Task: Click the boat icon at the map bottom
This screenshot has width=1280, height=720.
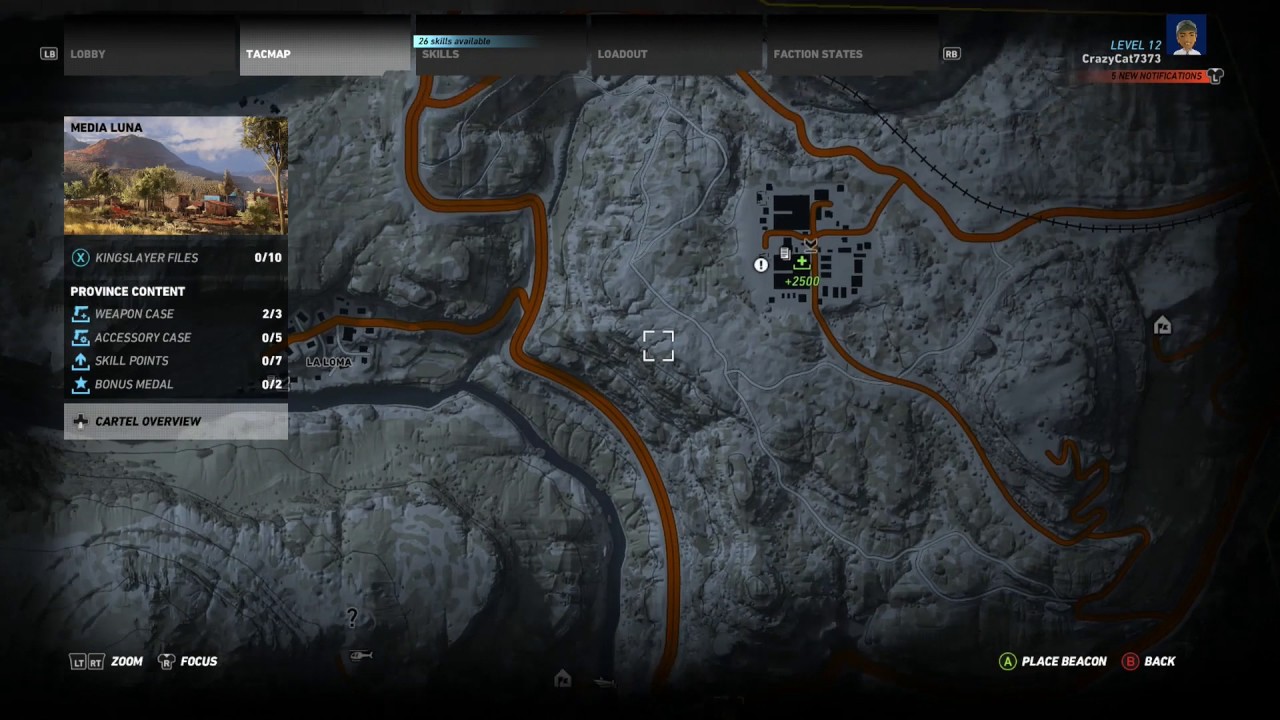Action: 604,681
